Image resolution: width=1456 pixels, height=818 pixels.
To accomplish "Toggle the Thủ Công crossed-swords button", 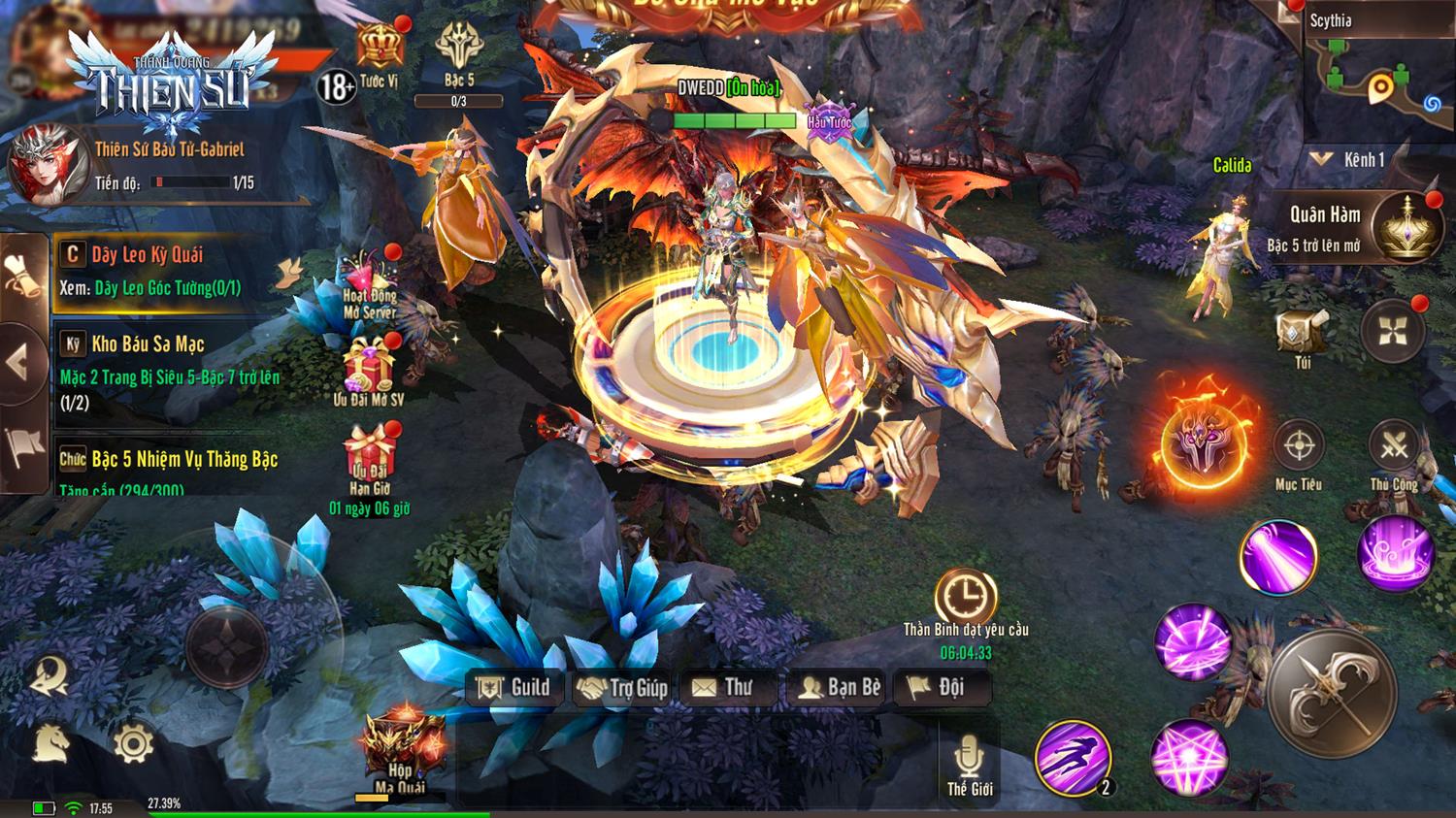I will (x=1394, y=448).
